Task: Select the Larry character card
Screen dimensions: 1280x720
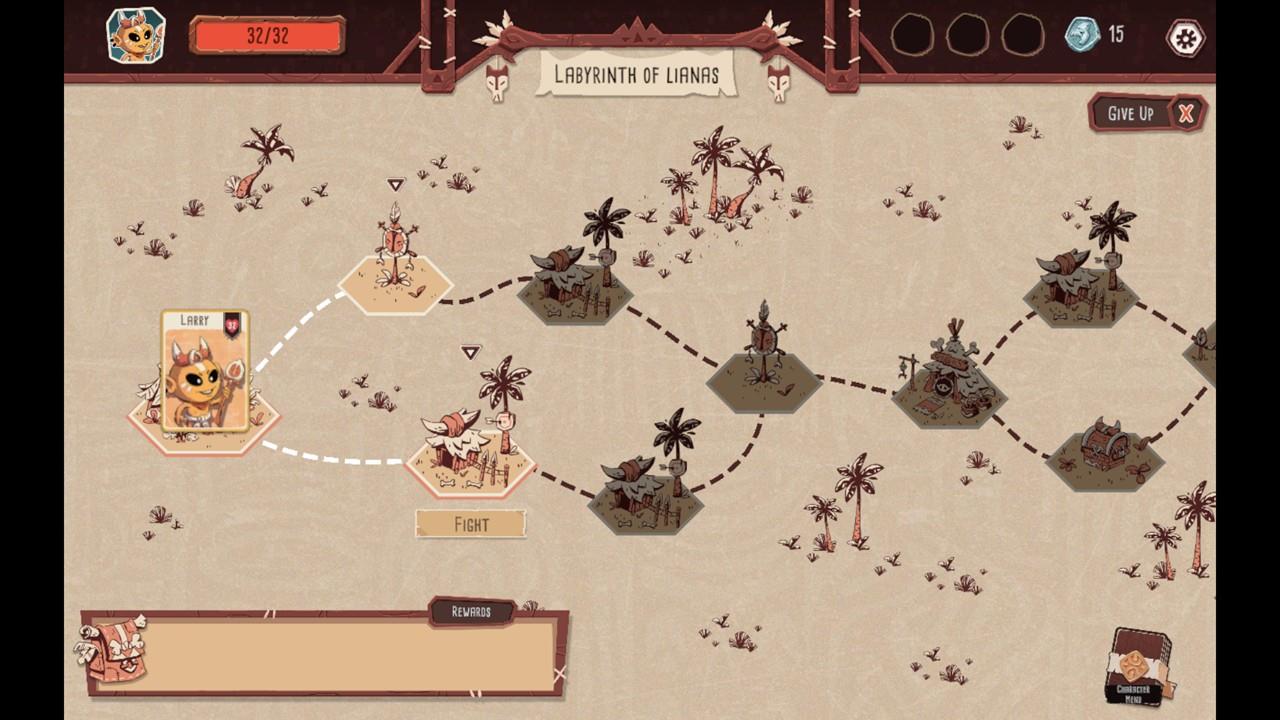Action: (205, 371)
